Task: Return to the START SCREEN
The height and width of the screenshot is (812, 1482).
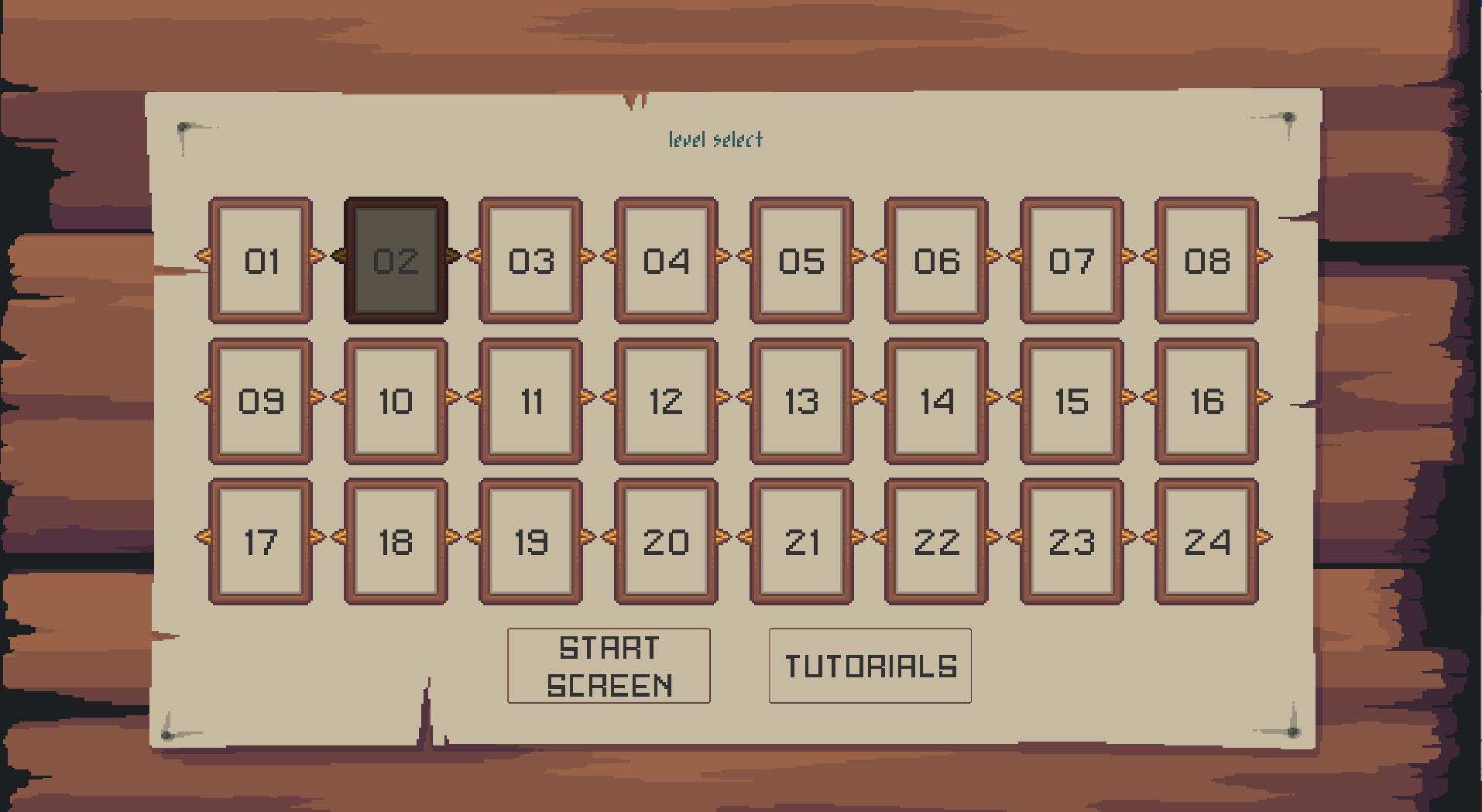Action: coord(609,666)
